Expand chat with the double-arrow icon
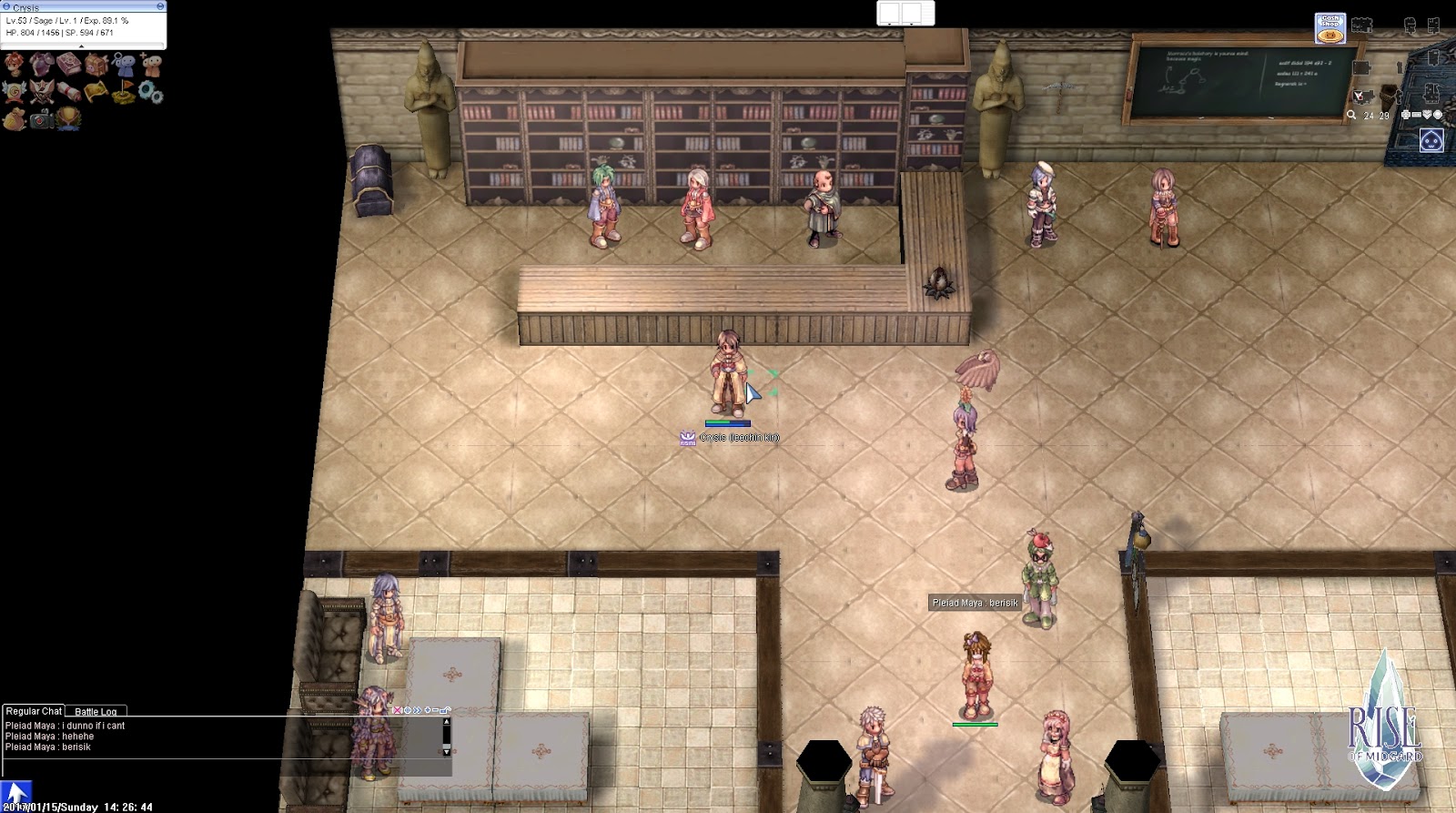Image resolution: width=1456 pixels, height=813 pixels. pos(417,710)
